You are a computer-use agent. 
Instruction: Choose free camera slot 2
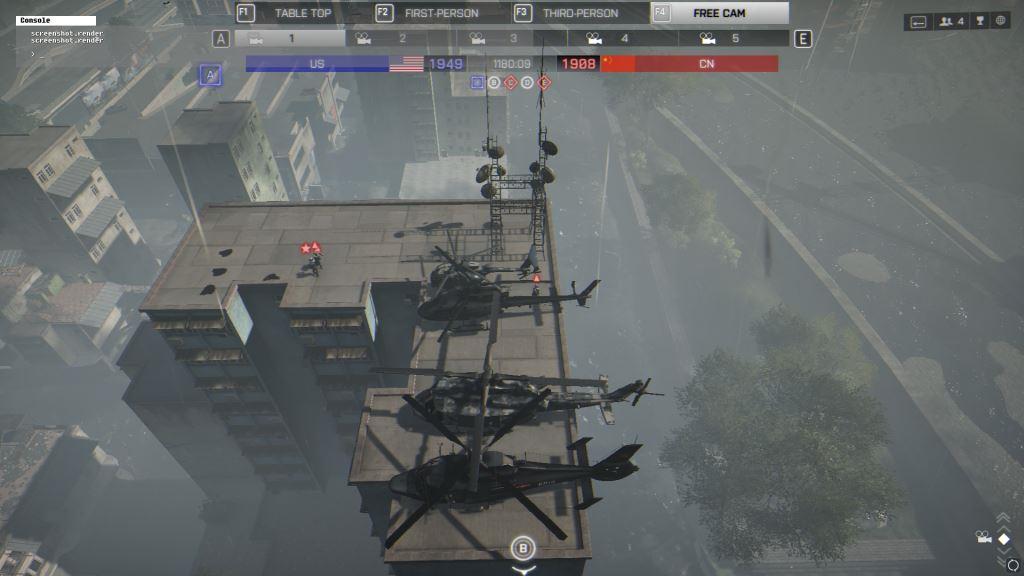pyautogui.click(x=401, y=39)
